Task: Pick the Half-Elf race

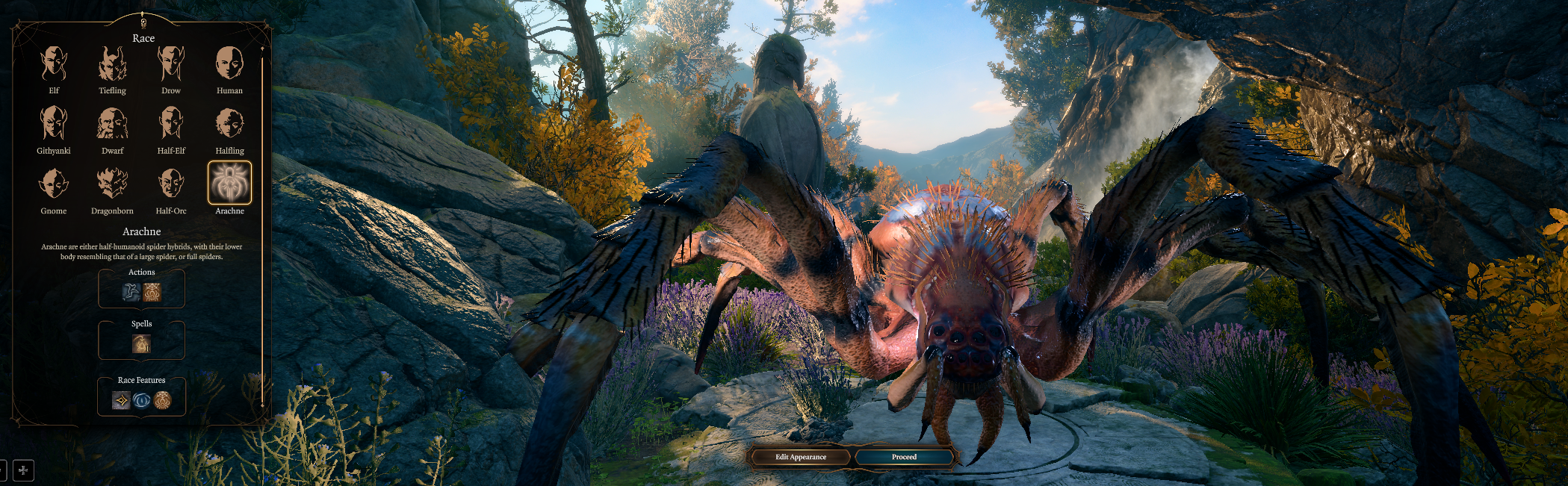Action: coord(171,124)
